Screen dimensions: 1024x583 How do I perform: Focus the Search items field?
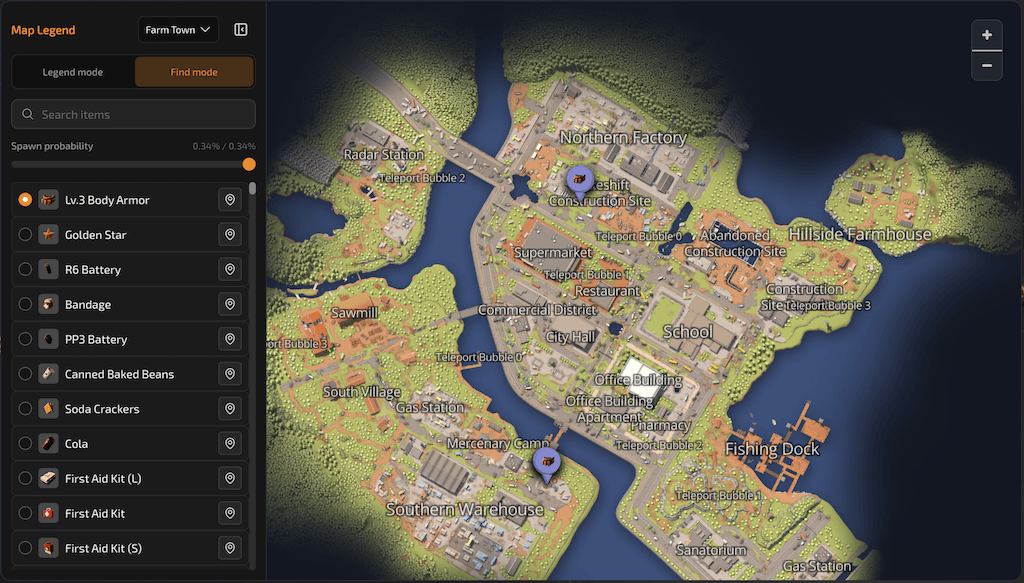point(134,114)
